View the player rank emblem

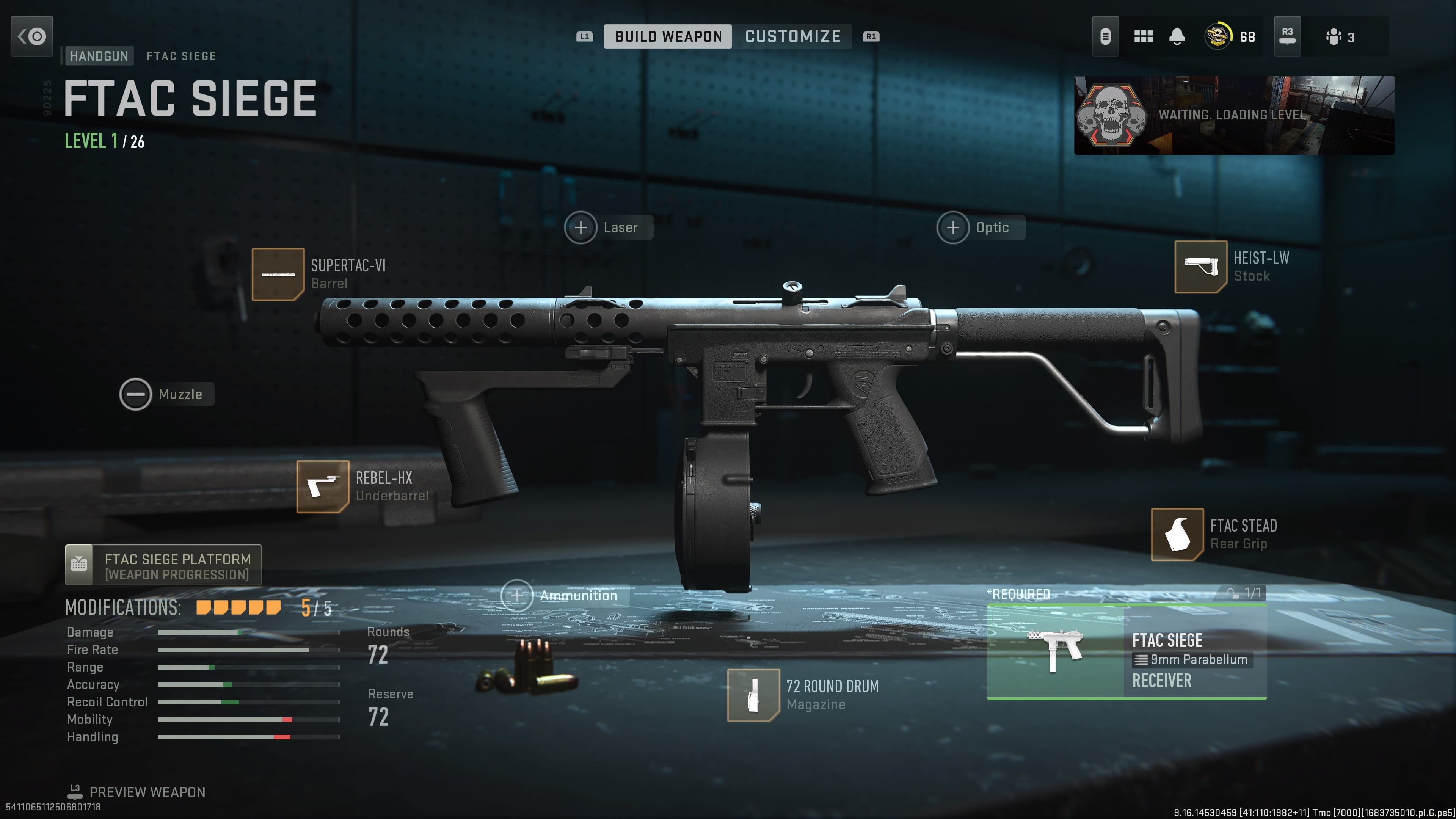tap(1218, 37)
